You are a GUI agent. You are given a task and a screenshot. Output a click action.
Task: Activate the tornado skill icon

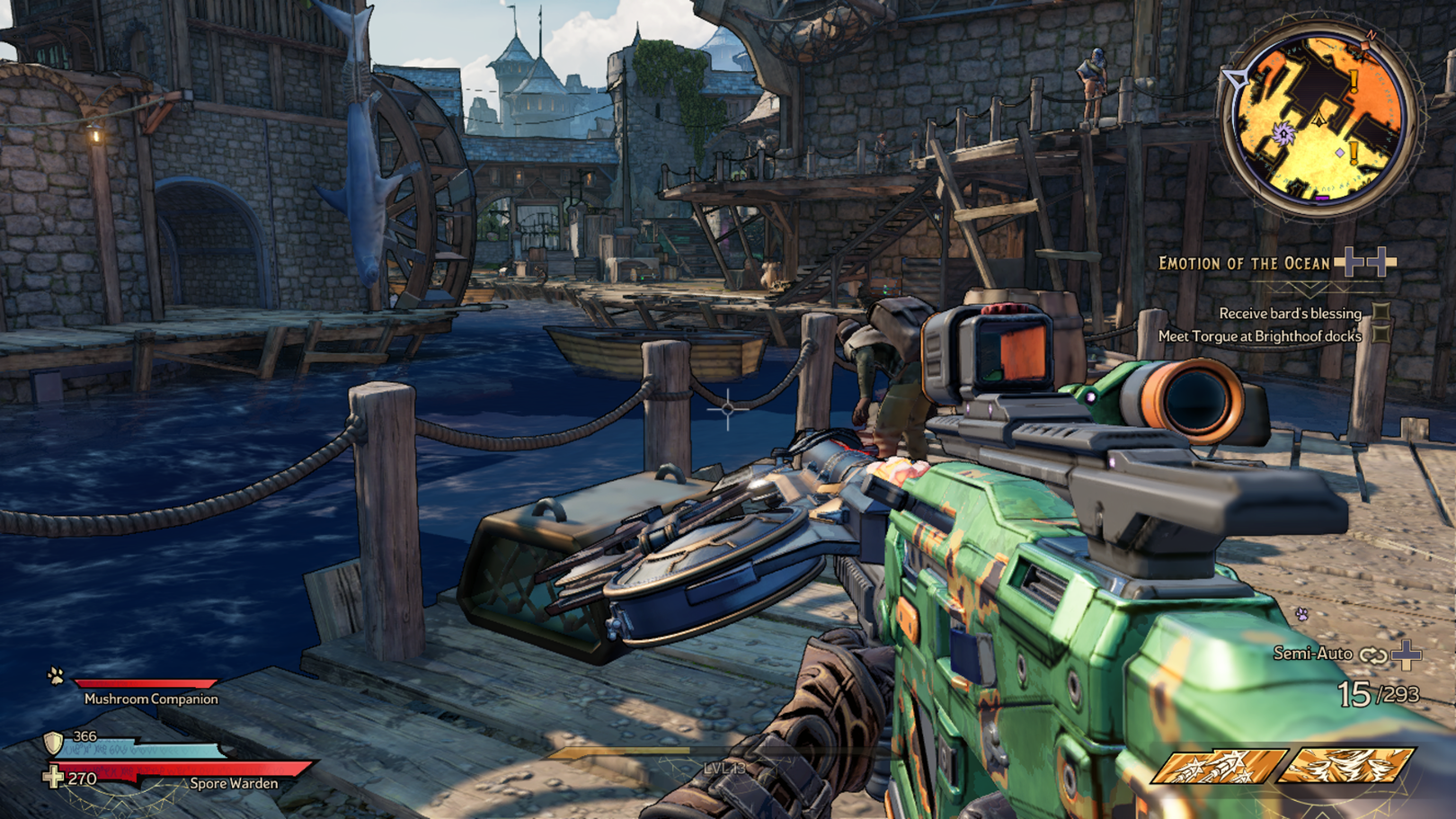(1346, 766)
